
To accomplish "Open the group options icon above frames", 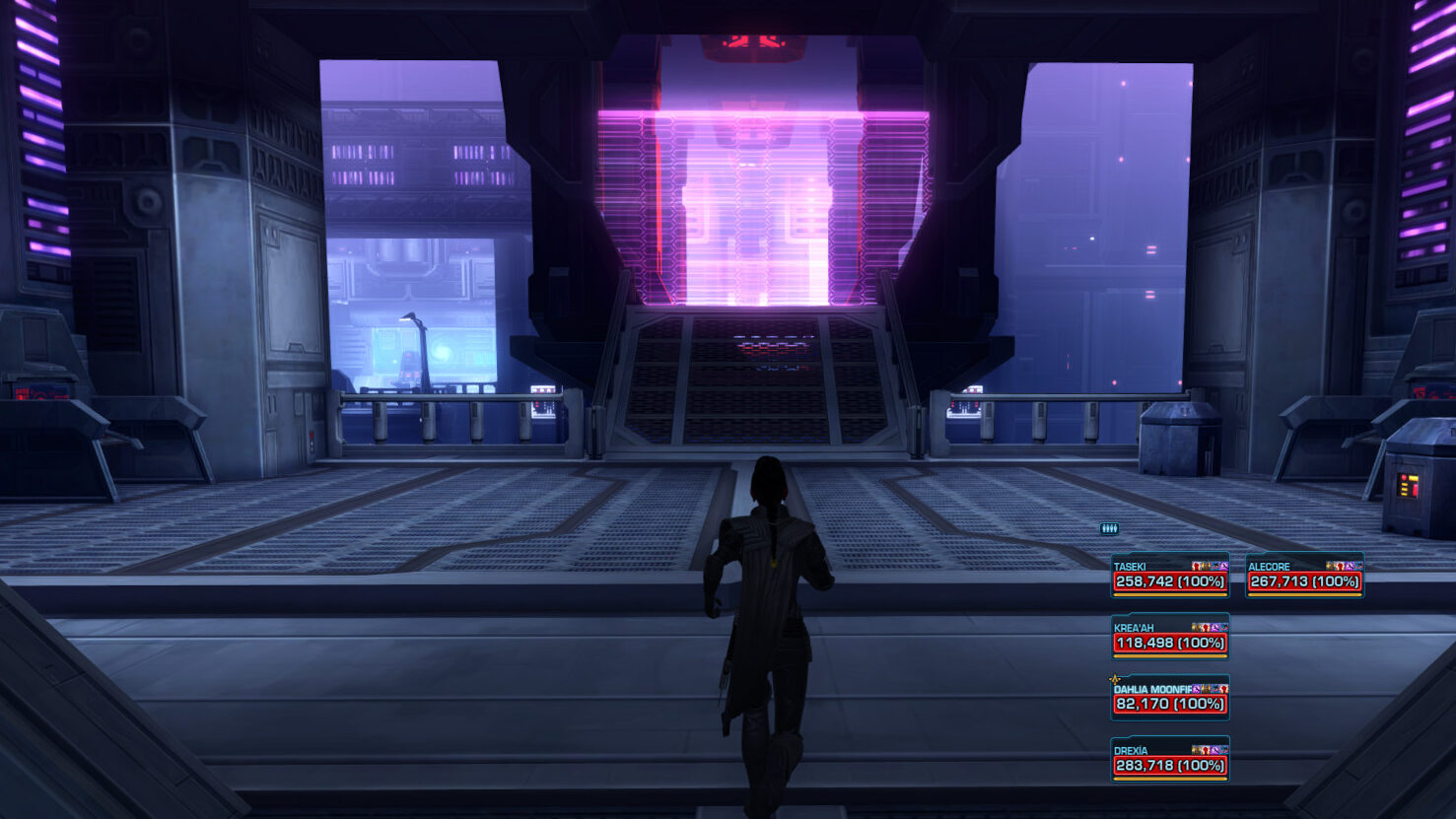I will 1109,529.
